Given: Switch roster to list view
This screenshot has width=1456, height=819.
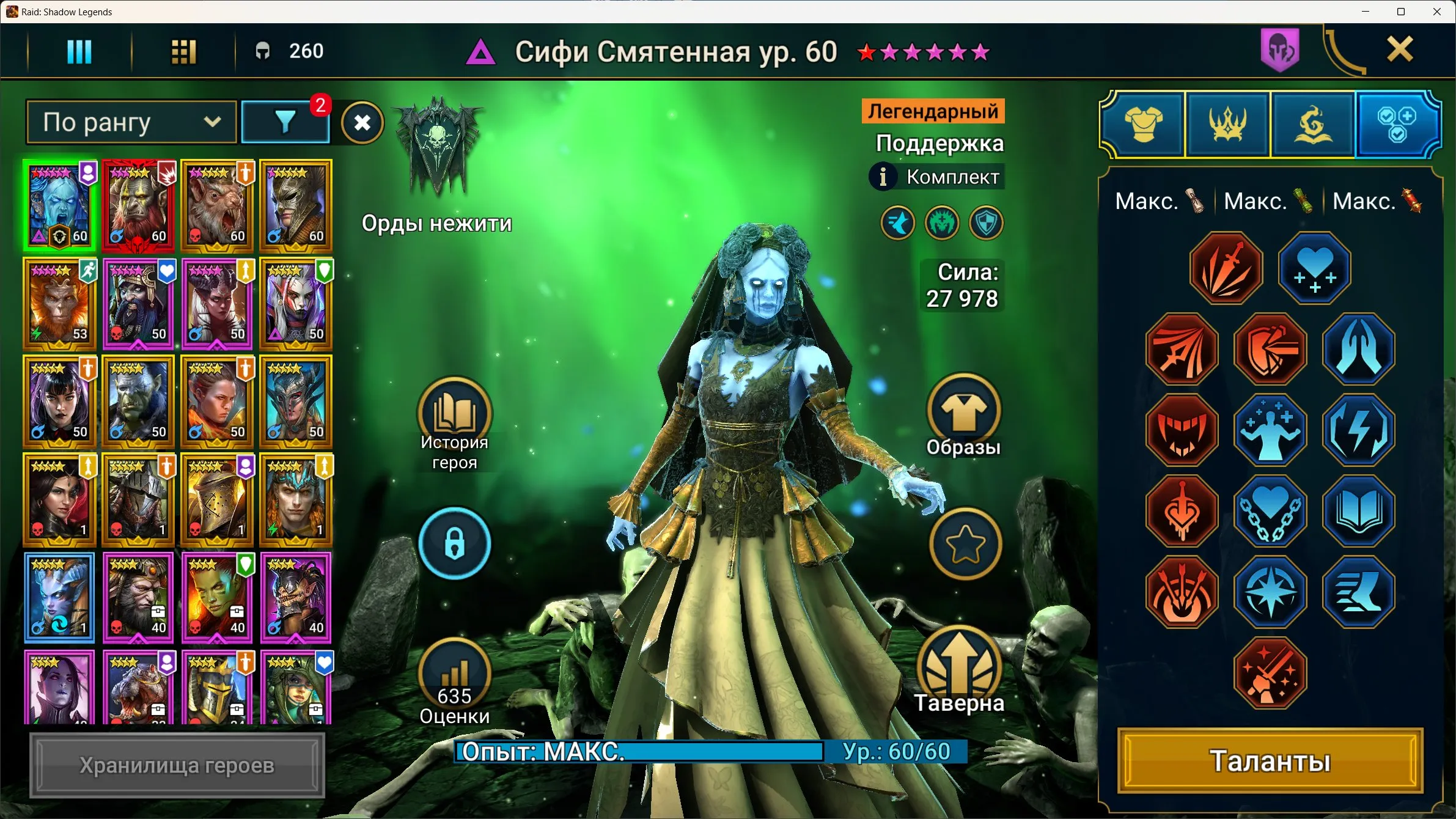Looking at the screenshot, I should (78, 51).
